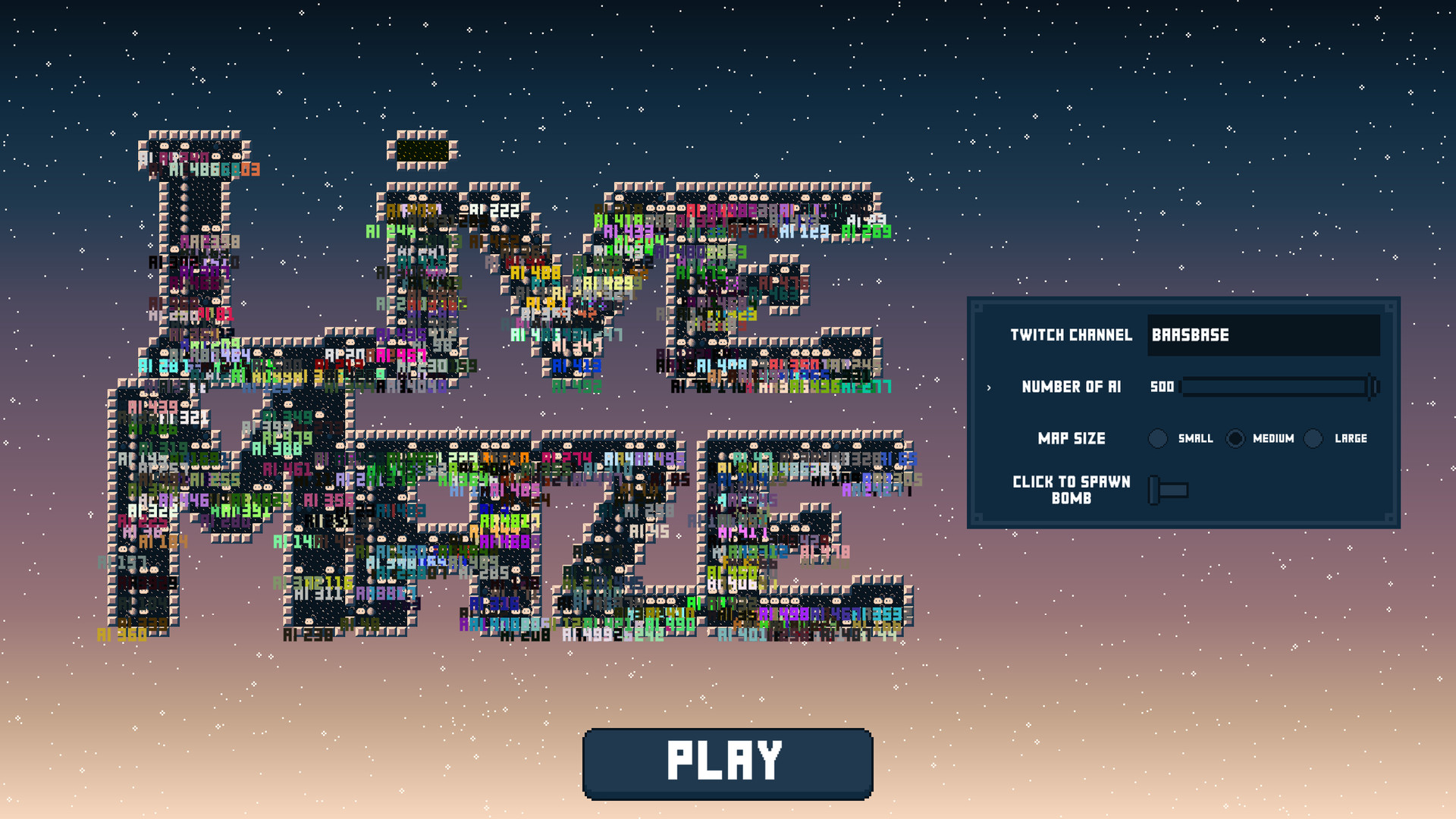The height and width of the screenshot is (819, 1456).
Task: Select the Large map size option
Action: click(1313, 438)
